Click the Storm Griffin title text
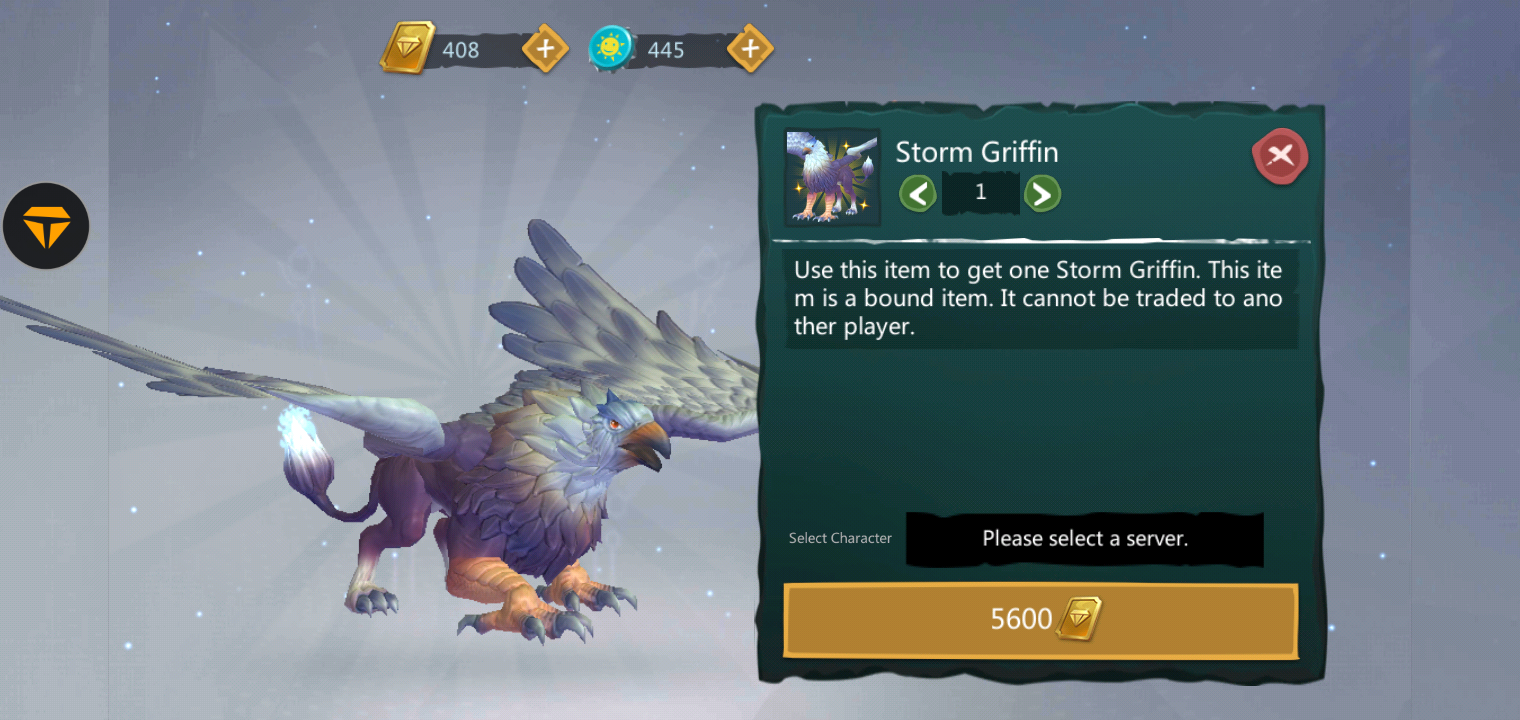Image resolution: width=1520 pixels, height=720 pixels. 977,151
